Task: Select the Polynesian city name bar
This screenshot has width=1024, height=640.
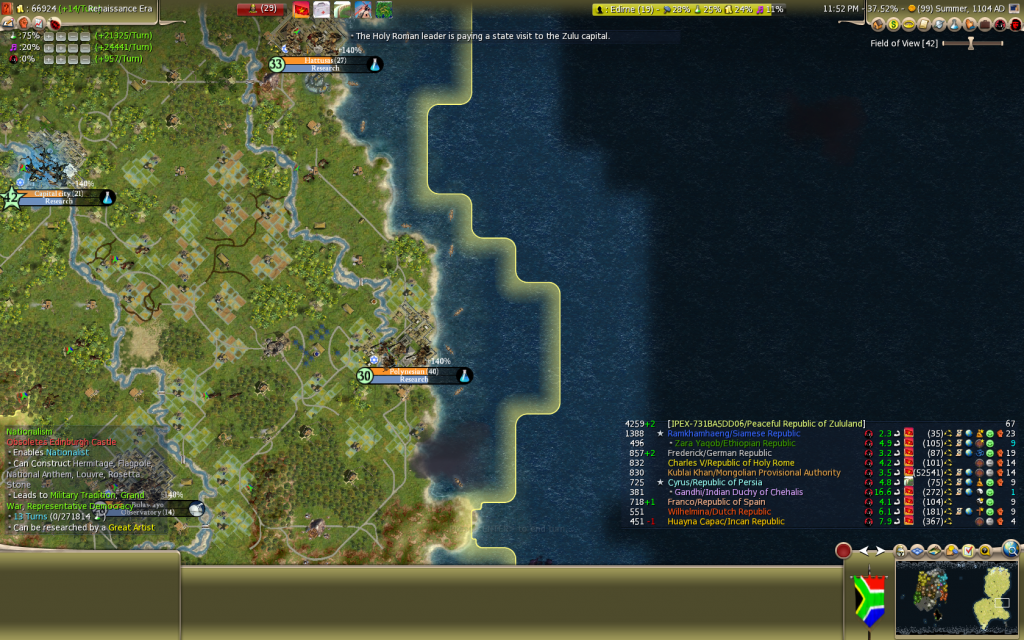Action: [x=414, y=372]
